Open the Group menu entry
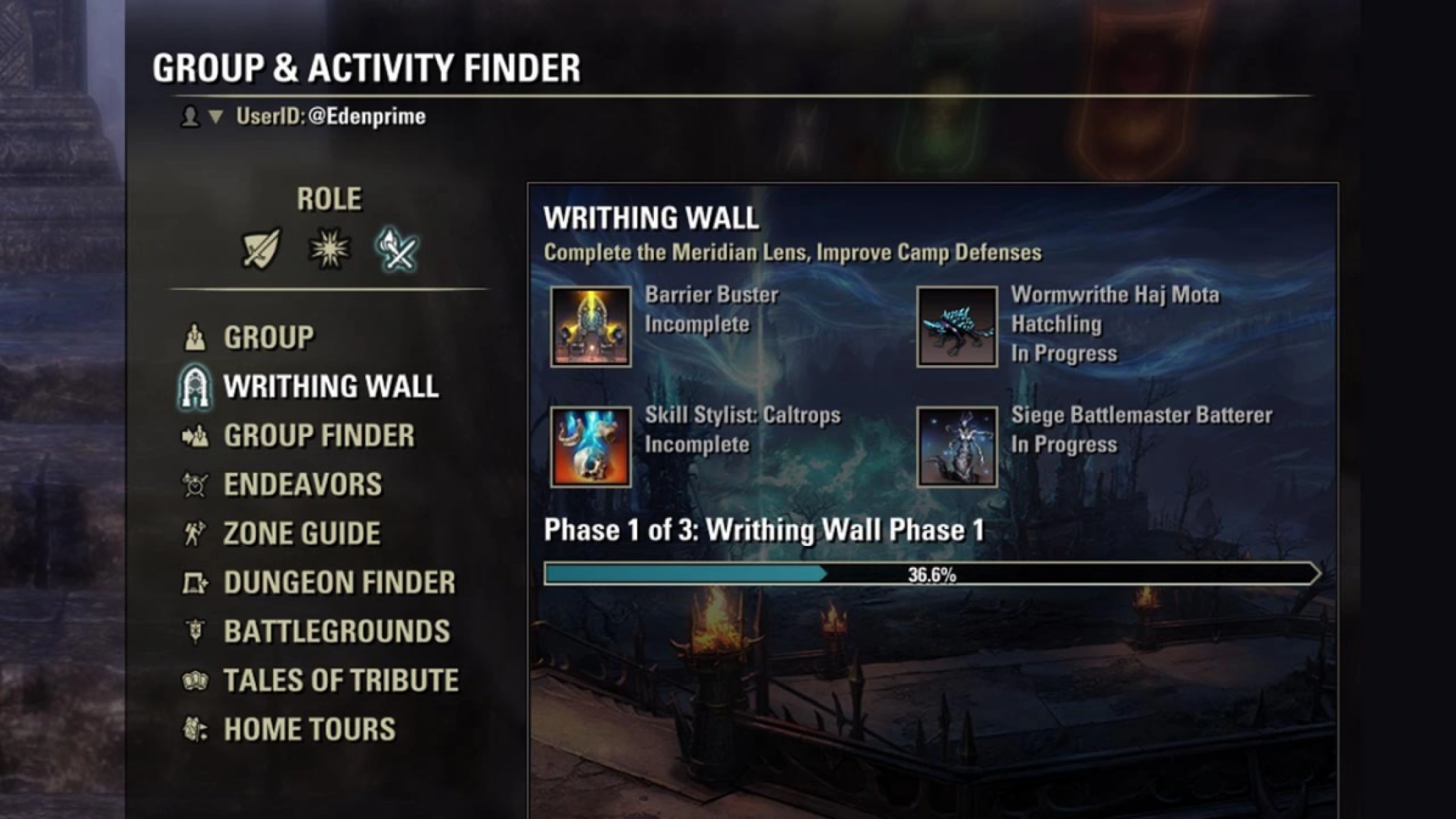The height and width of the screenshot is (819, 1456). (x=268, y=338)
